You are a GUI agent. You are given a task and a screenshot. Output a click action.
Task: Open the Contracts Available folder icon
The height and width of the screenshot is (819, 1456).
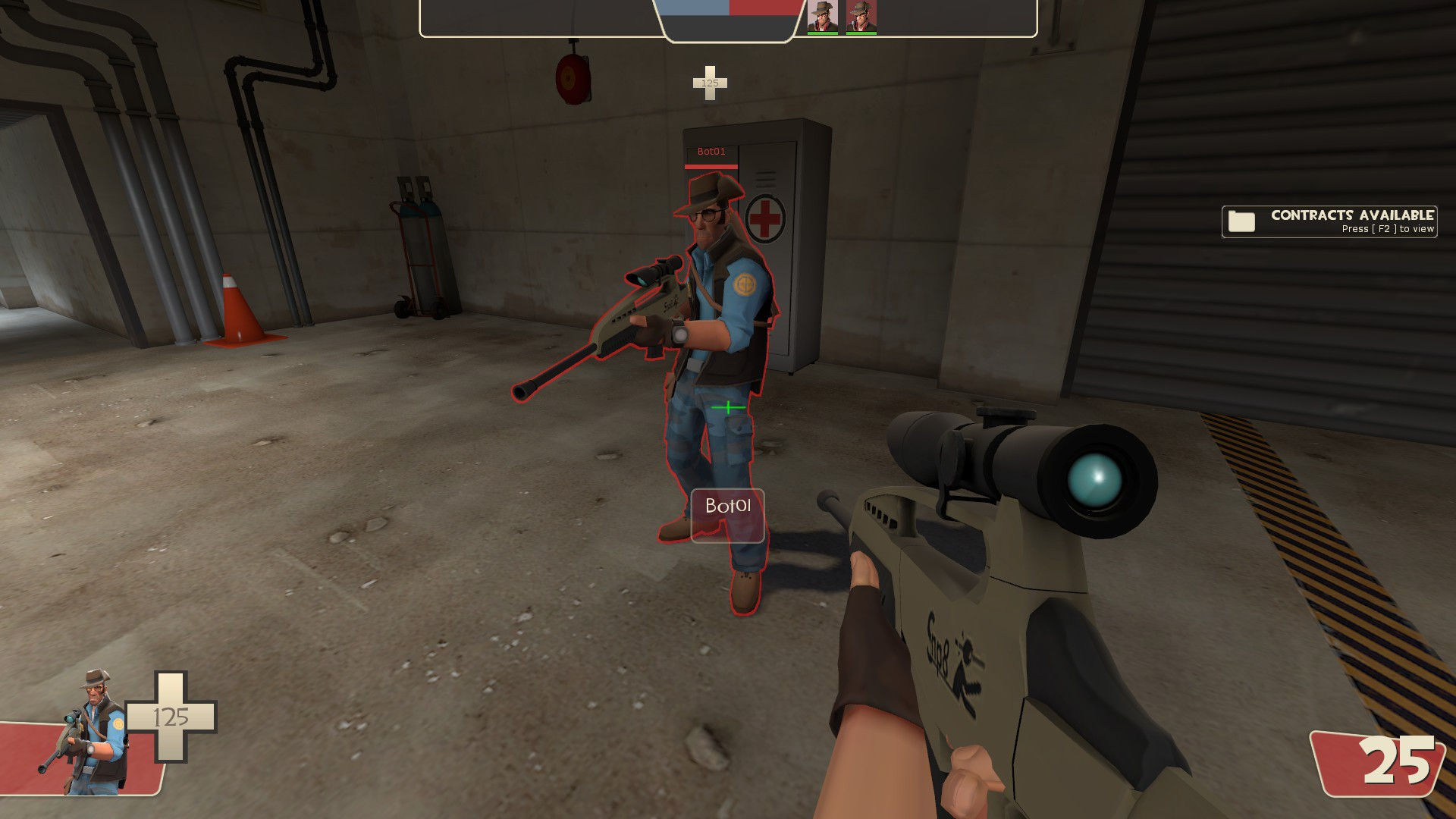[1242, 221]
